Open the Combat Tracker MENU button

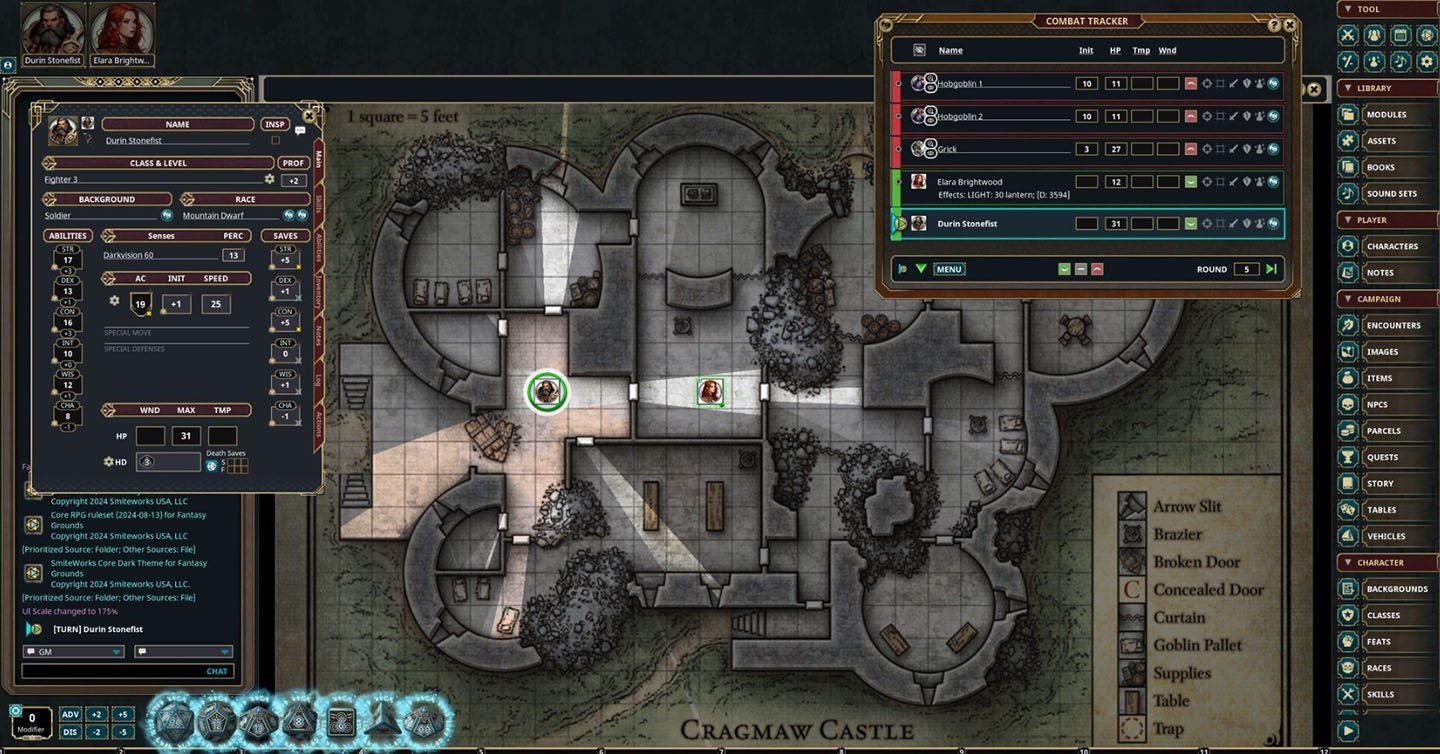(x=948, y=269)
